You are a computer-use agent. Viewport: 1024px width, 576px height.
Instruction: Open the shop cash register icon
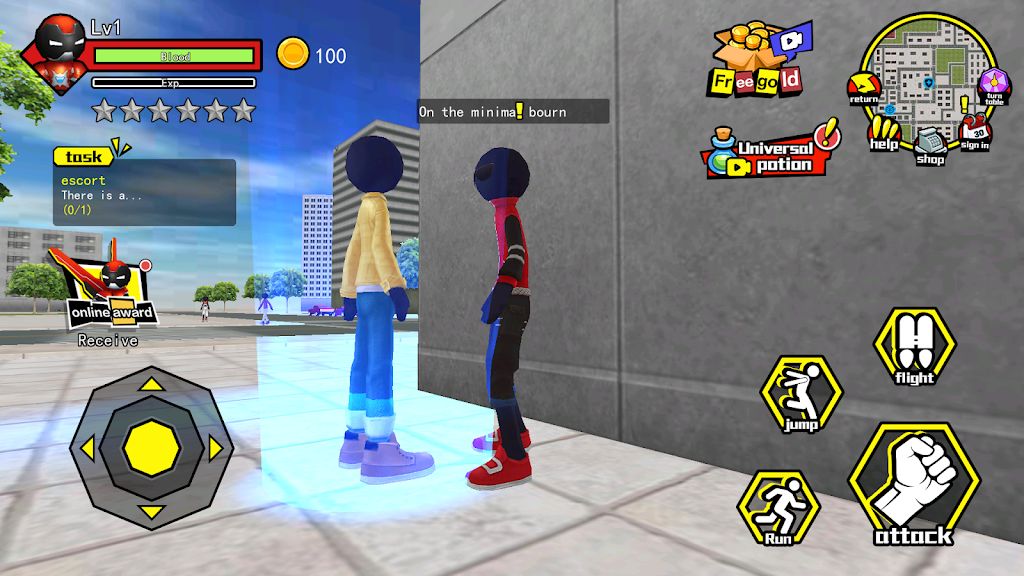[x=930, y=144]
